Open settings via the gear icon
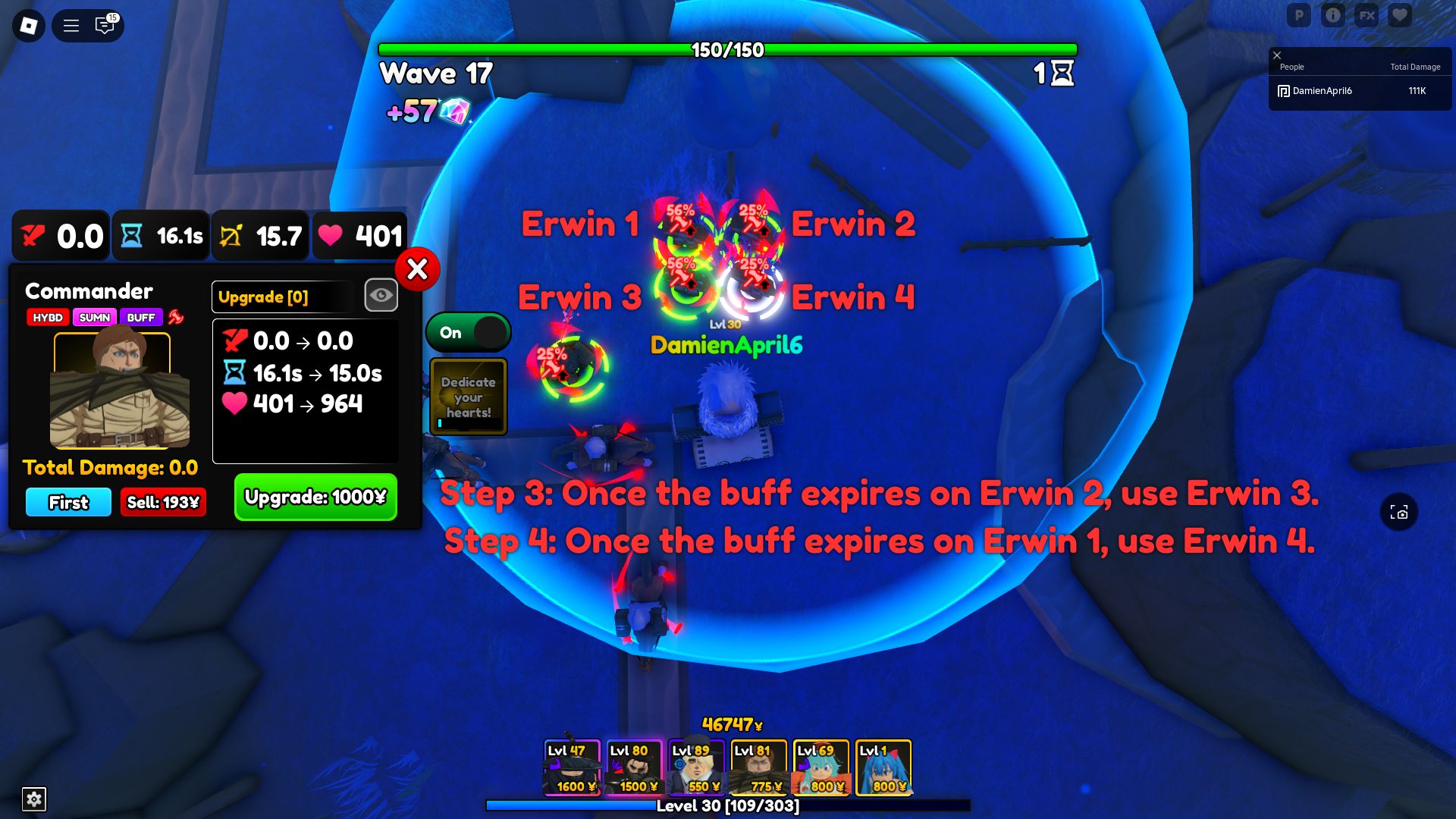1456x819 pixels. coord(33,799)
